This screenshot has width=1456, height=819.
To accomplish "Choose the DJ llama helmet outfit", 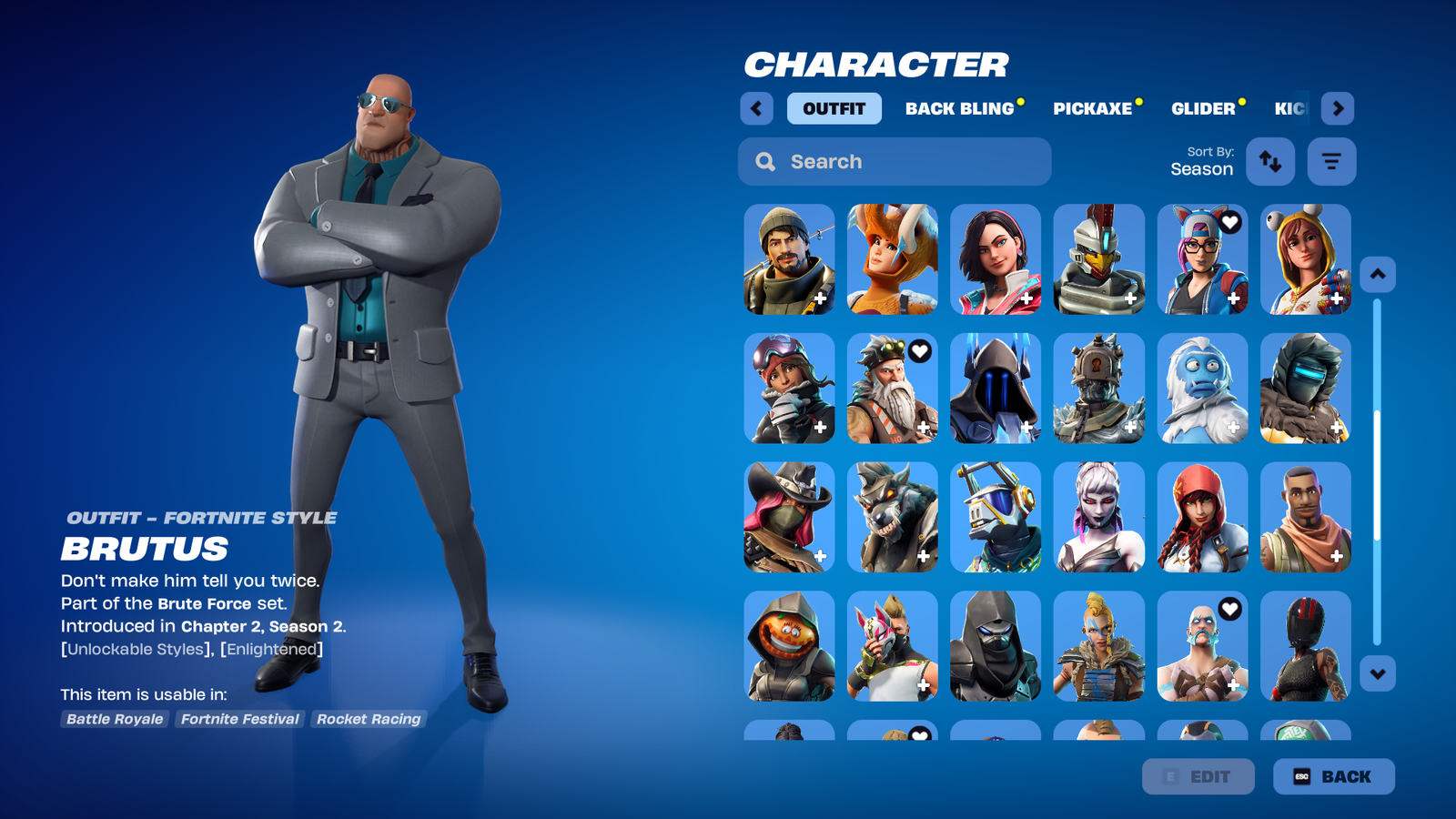I will [x=996, y=517].
